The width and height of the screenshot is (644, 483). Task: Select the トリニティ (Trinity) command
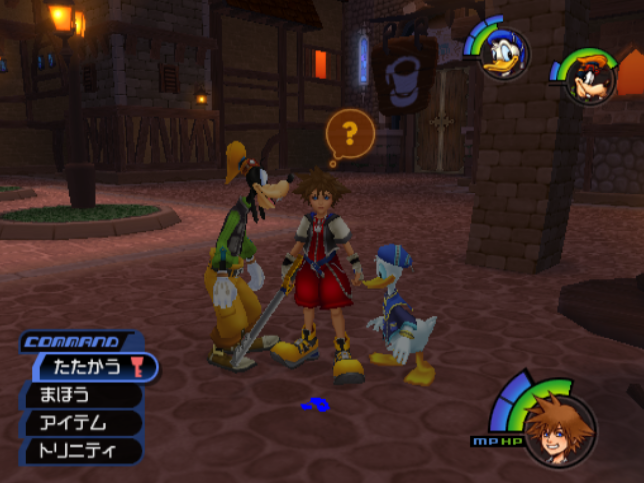coord(80,451)
